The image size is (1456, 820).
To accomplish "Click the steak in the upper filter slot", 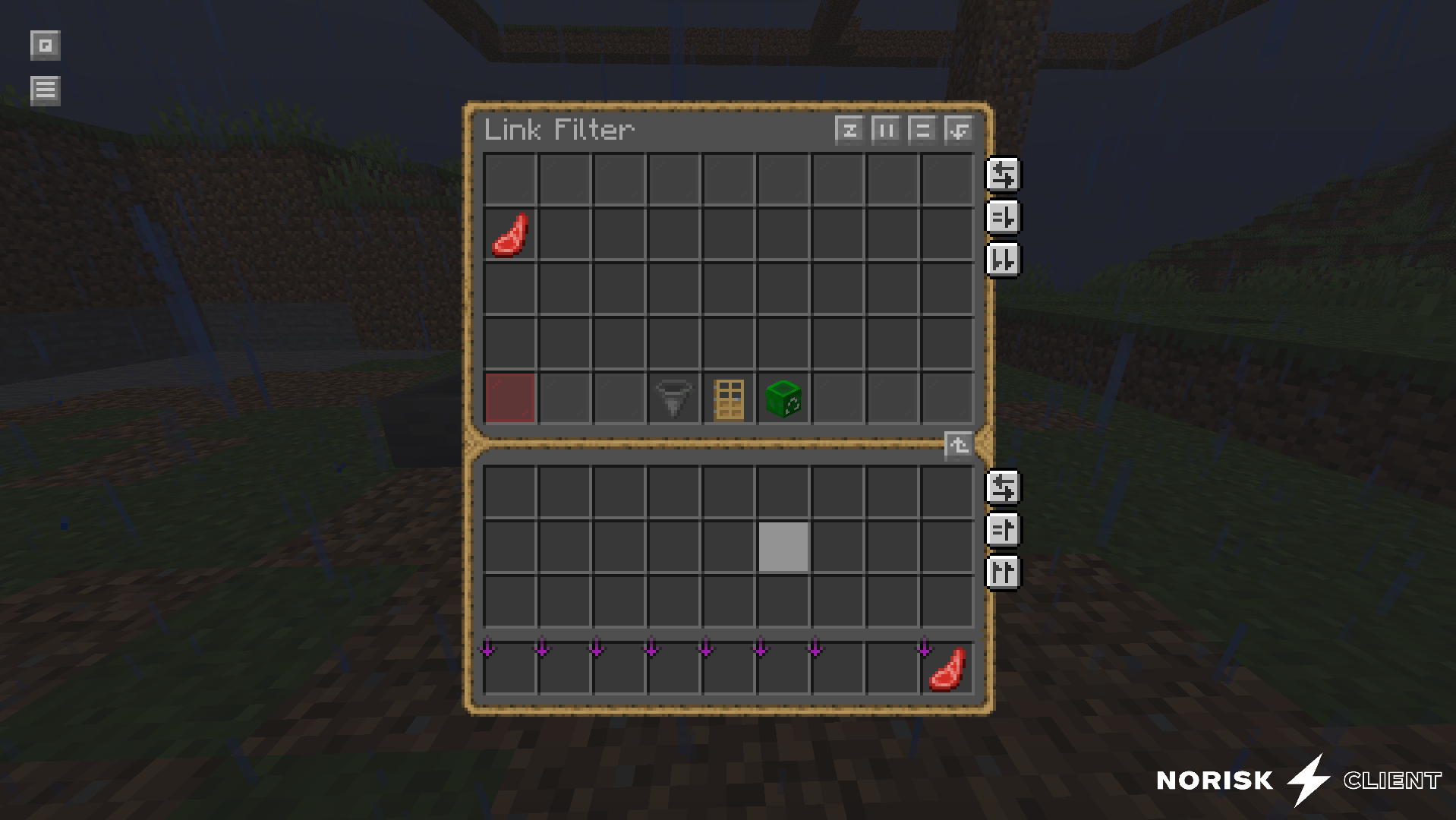I will 509,235.
